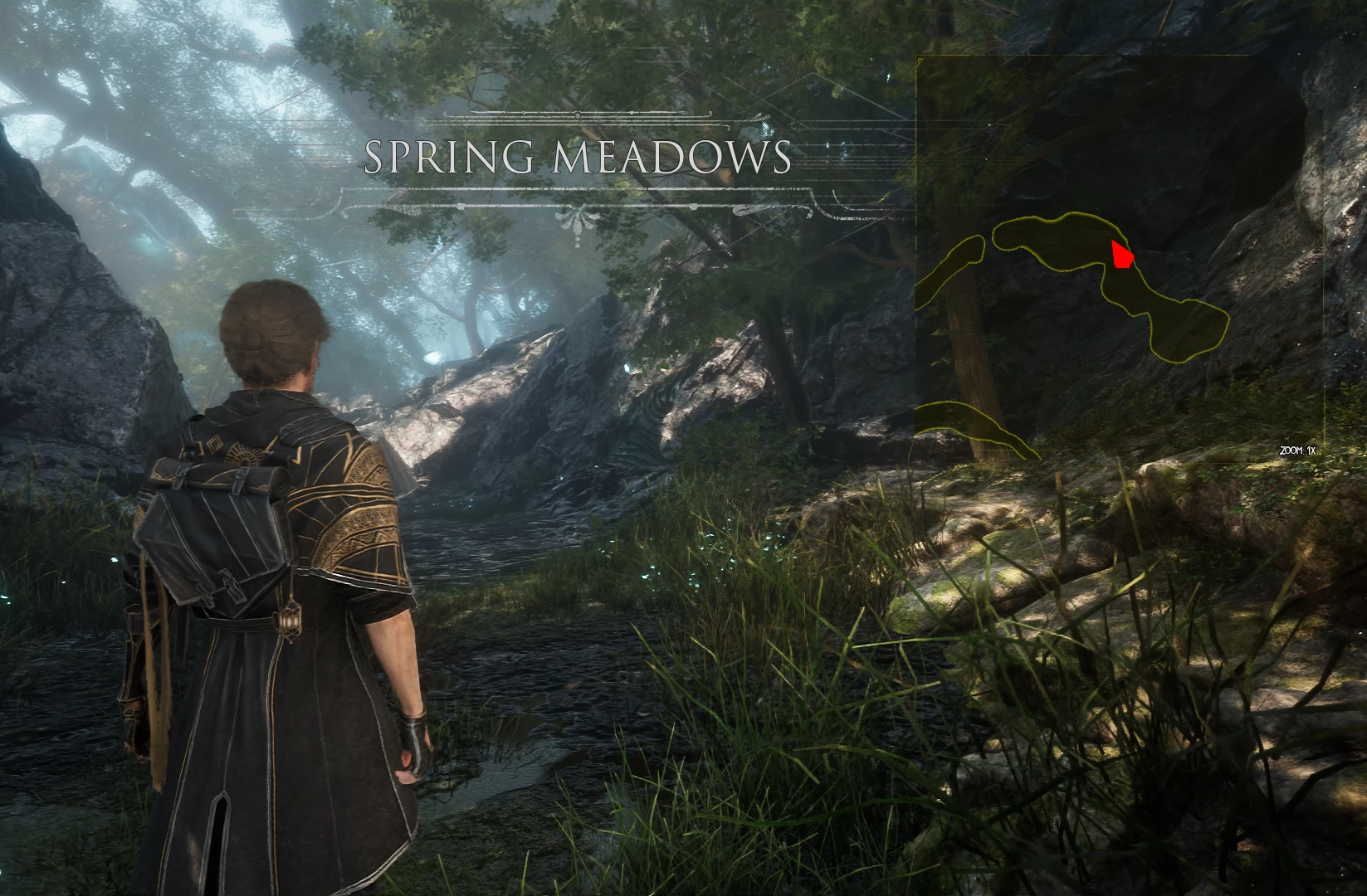Click the red player marker on minimap
Viewport: 1367px width, 896px height.
tap(1121, 256)
